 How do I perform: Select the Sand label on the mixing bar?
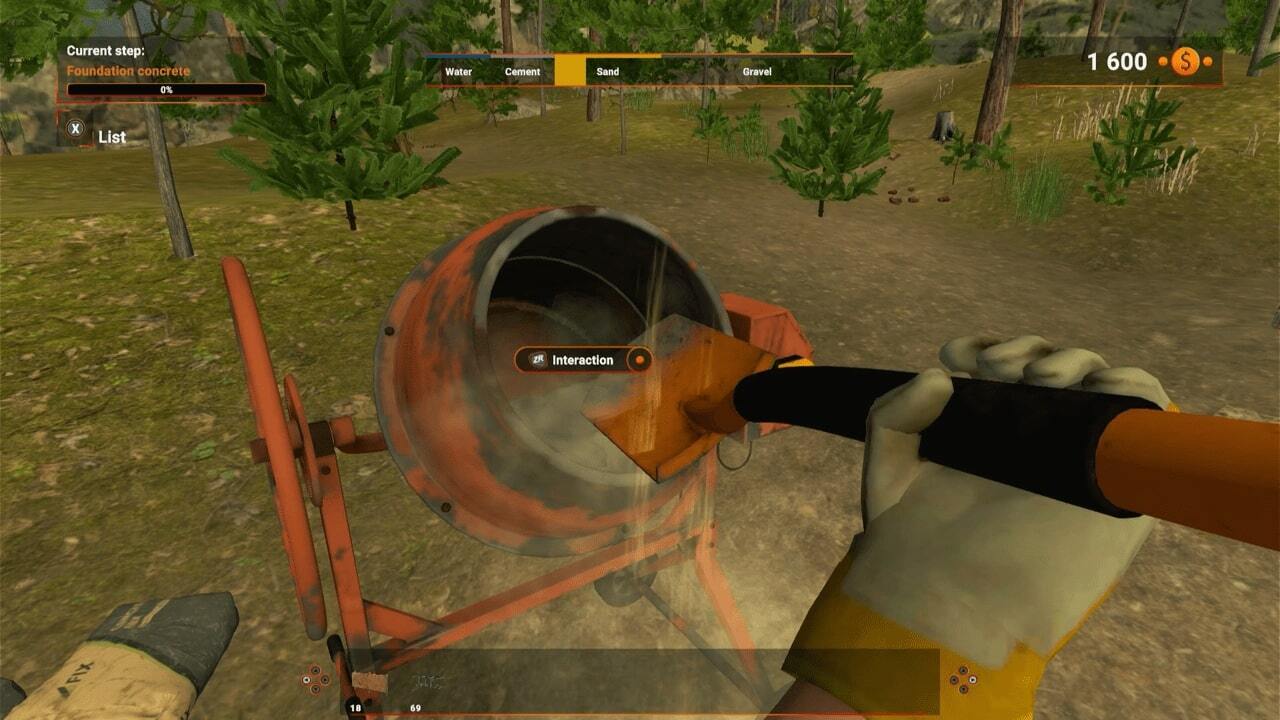pos(607,71)
